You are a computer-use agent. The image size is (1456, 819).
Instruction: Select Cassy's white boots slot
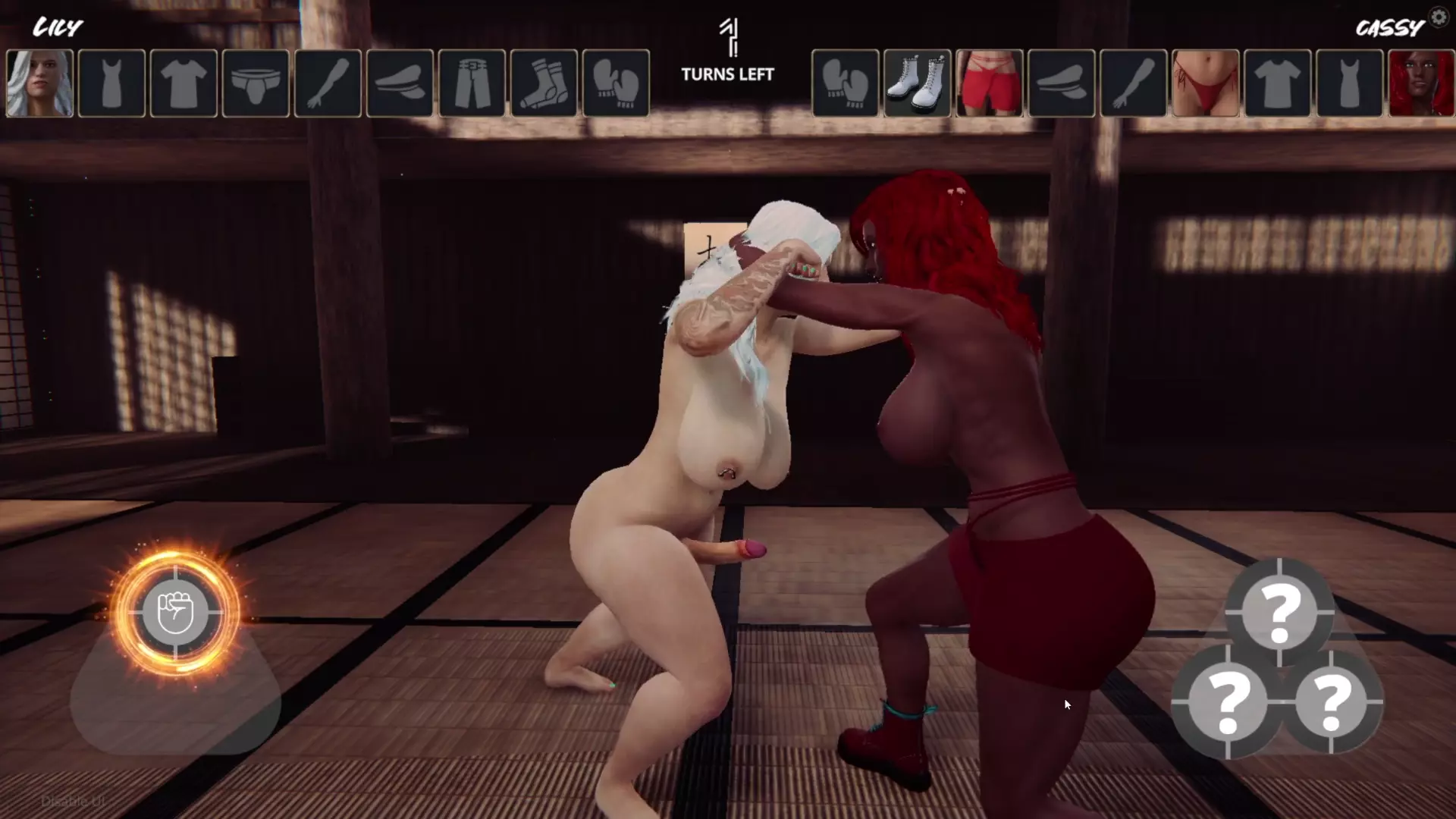pyautogui.click(x=917, y=83)
